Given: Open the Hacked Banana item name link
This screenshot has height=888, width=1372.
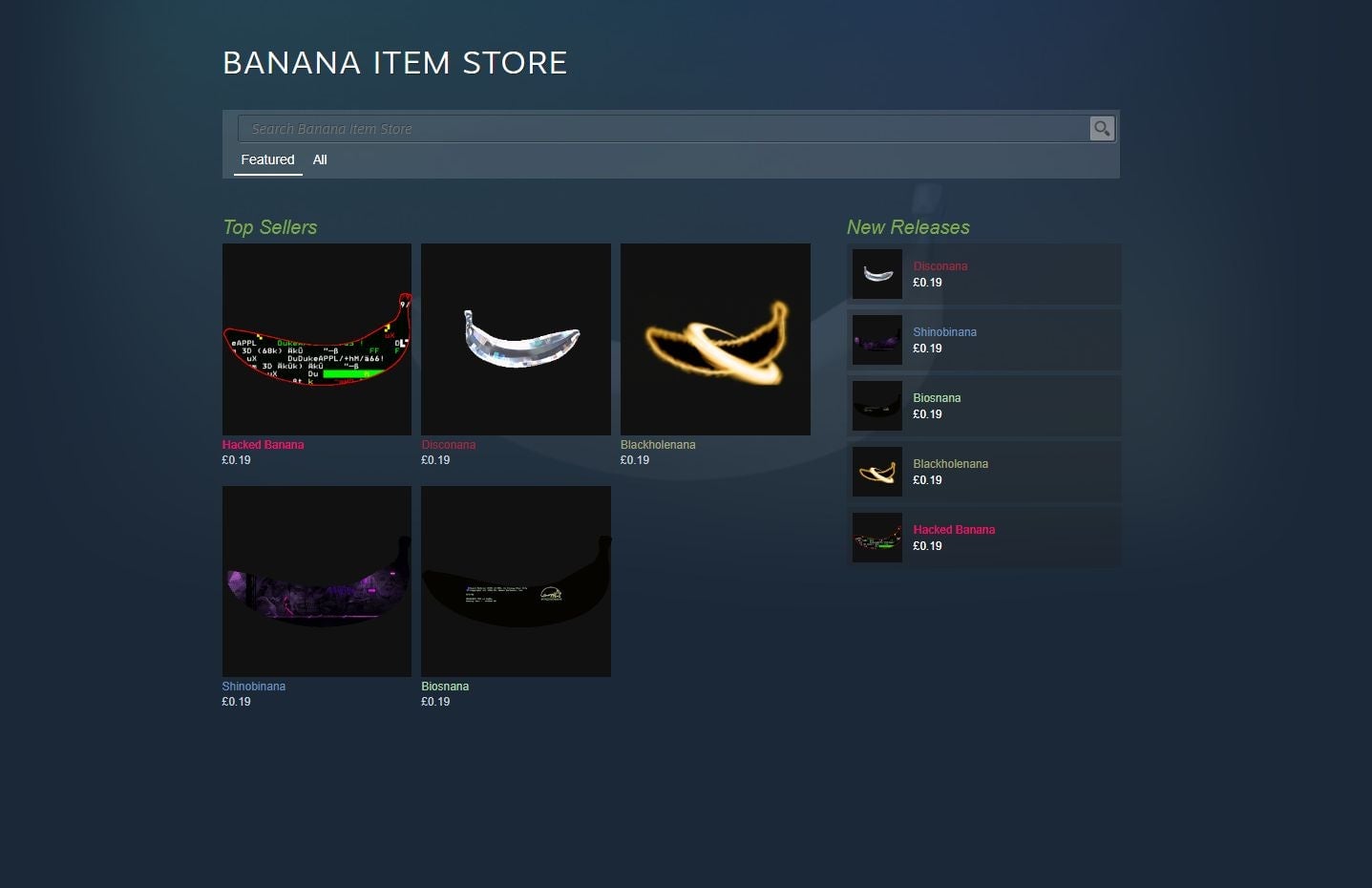Looking at the screenshot, I should [263, 444].
